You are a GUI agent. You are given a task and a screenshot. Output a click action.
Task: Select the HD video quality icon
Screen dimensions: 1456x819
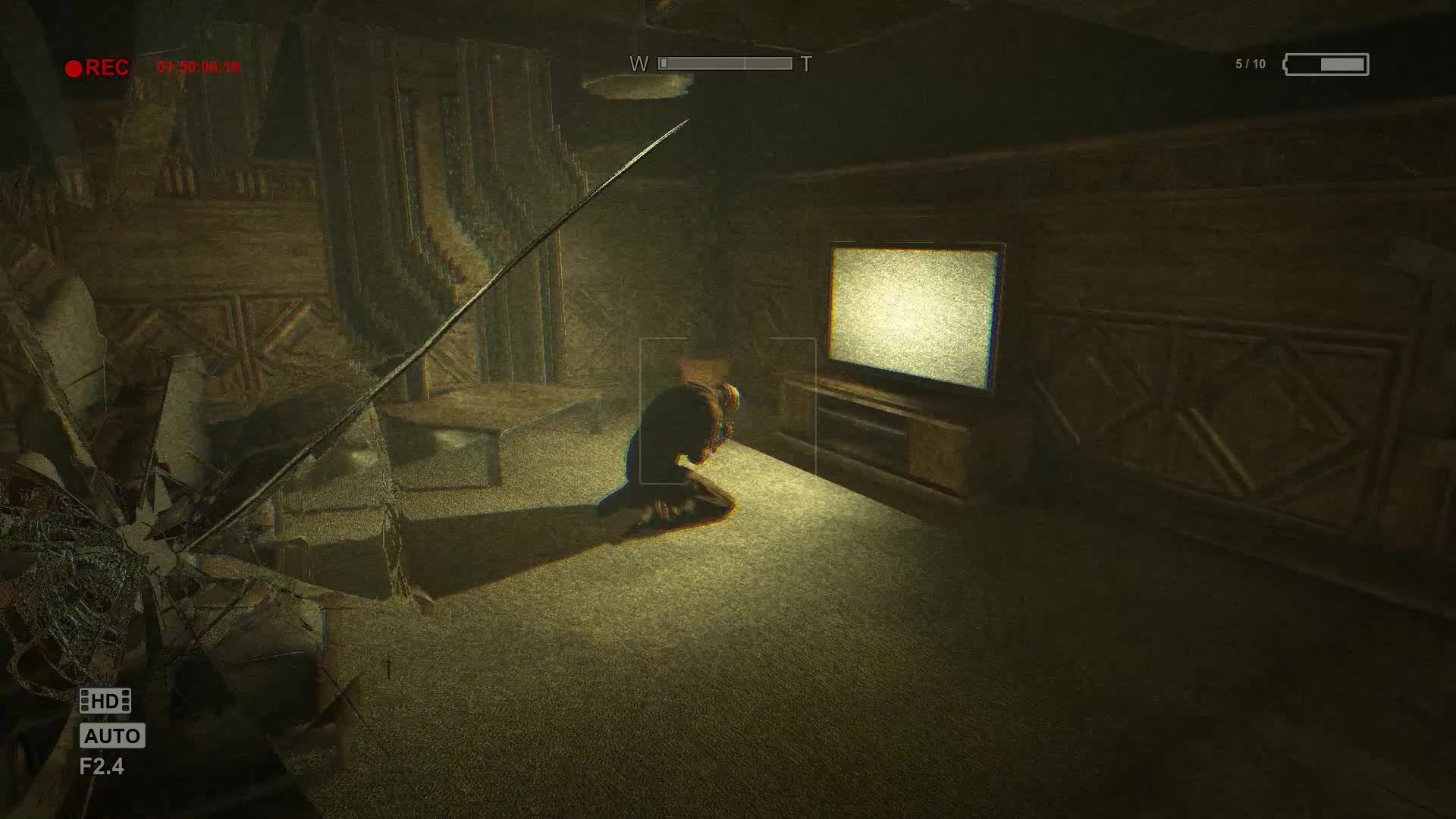click(x=105, y=700)
